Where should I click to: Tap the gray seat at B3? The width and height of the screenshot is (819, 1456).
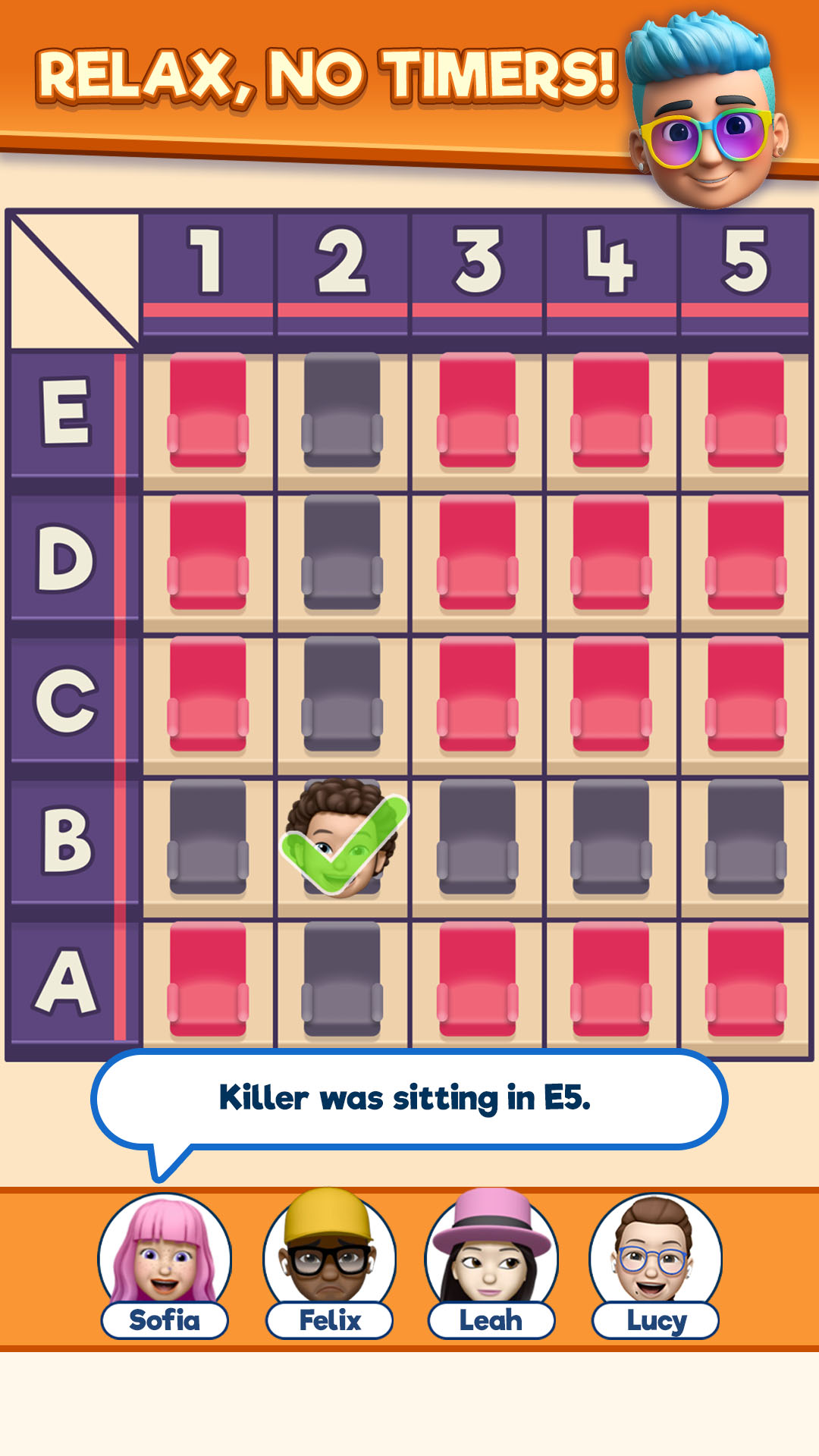[x=477, y=837]
